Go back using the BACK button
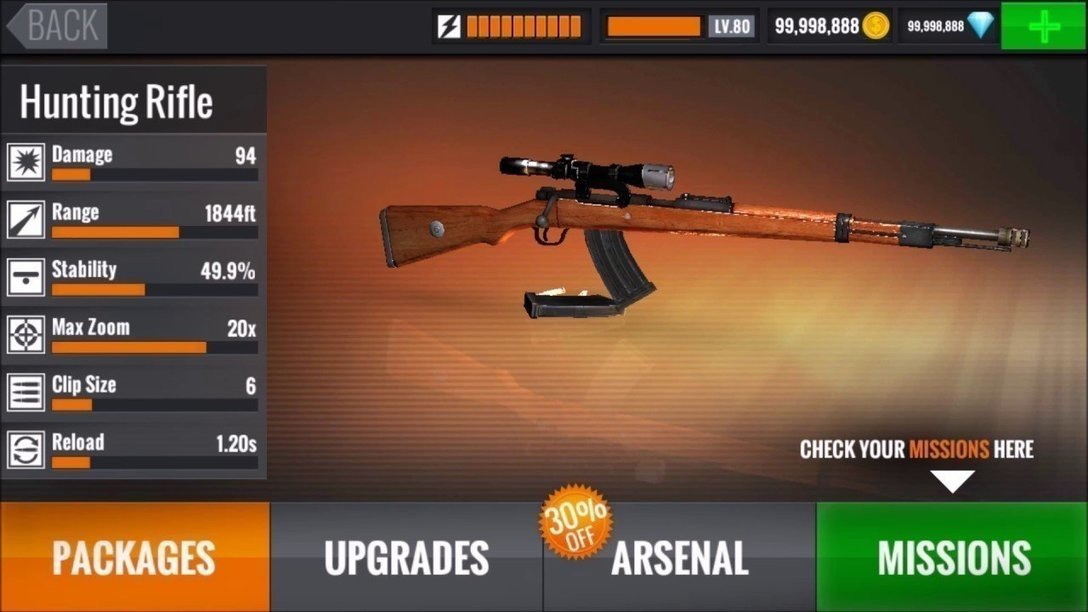The width and height of the screenshot is (1088, 612). [x=58, y=26]
